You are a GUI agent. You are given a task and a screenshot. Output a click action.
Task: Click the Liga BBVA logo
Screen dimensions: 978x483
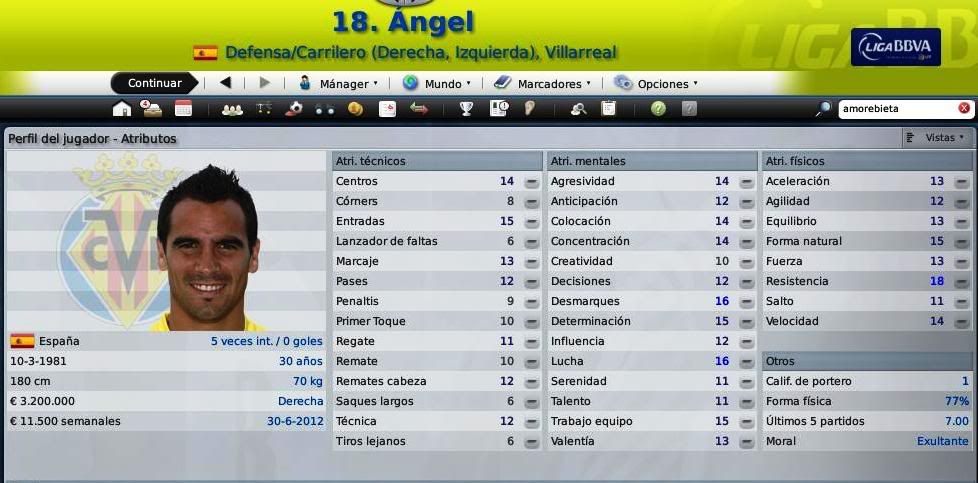[895, 47]
